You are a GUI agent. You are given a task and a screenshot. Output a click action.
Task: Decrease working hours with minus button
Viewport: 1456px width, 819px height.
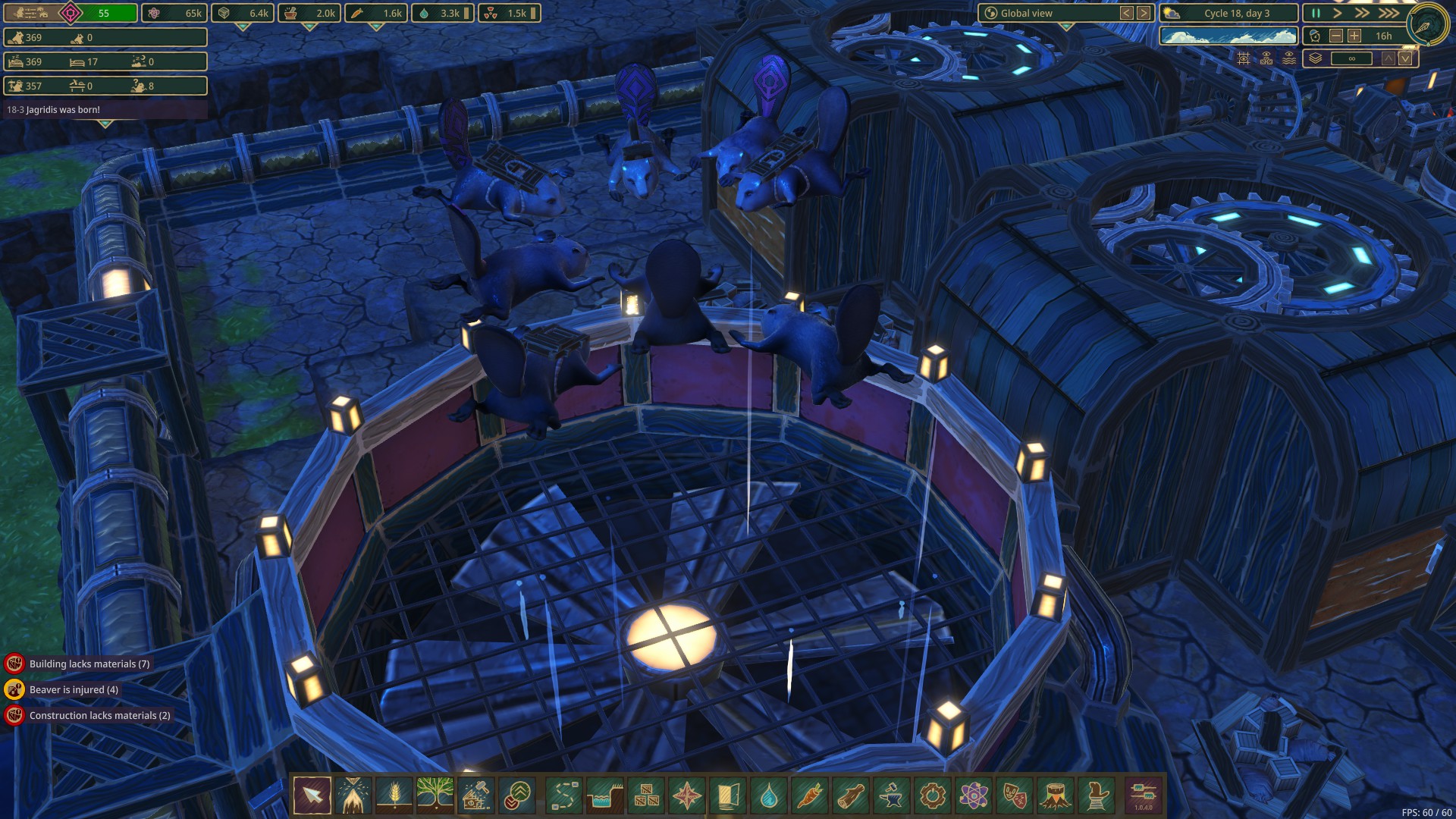(1336, 36)
